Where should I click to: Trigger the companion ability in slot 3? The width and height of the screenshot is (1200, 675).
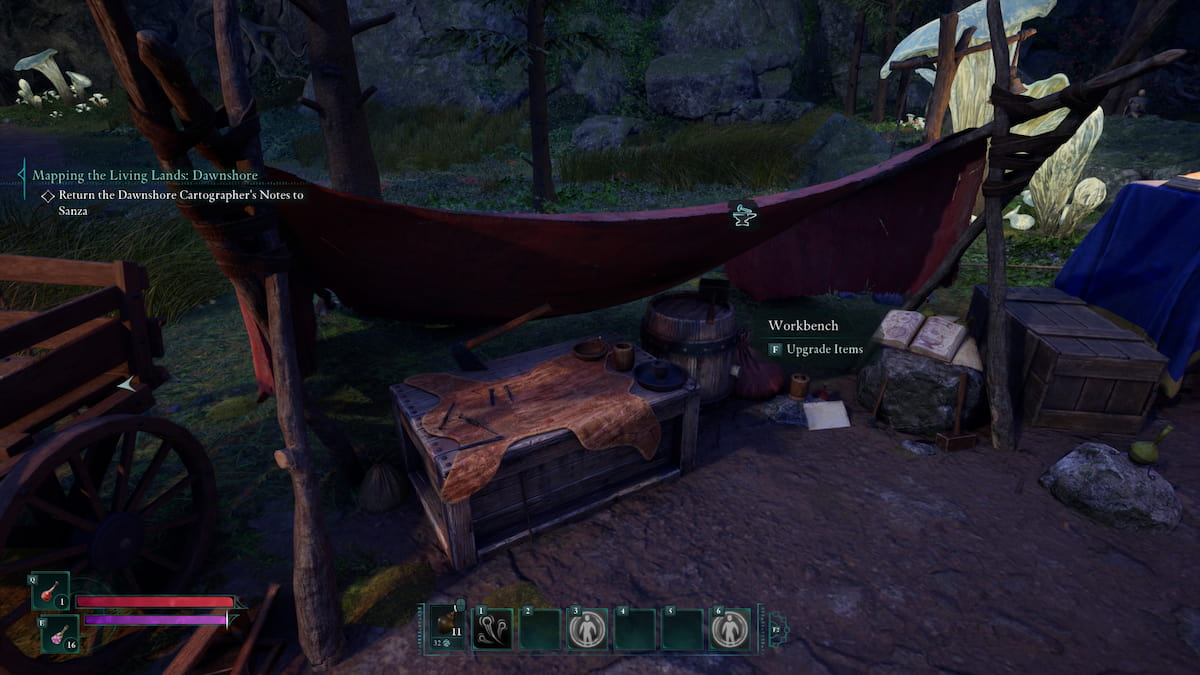587,630
